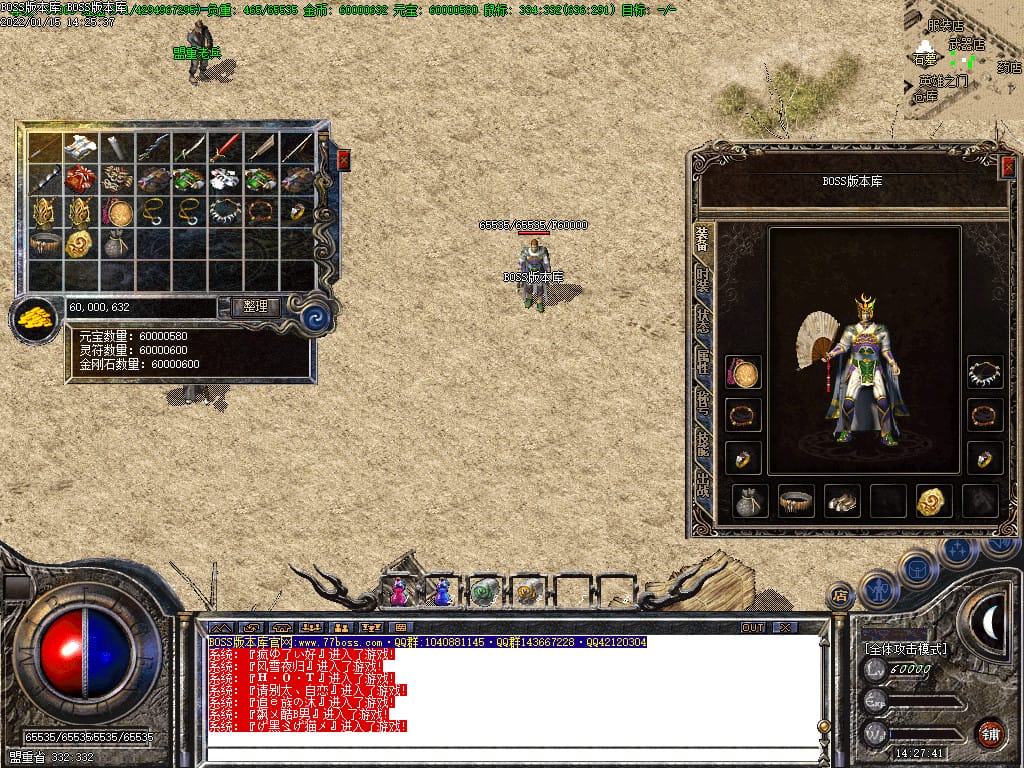Open the 店 shop button
1024x768 pixels.
point(841,596)
